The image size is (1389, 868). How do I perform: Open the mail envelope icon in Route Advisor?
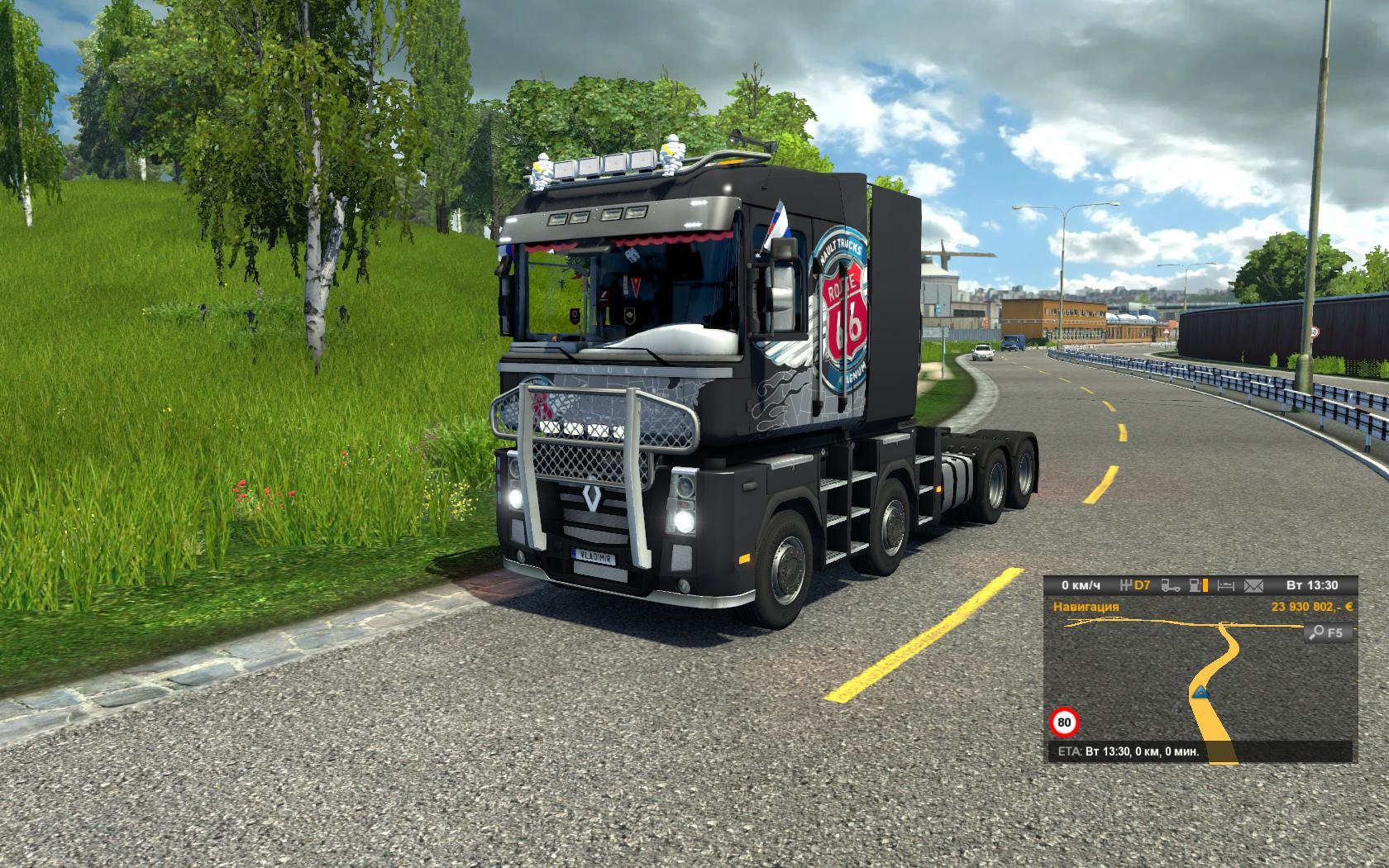[x=1253, y=585]
